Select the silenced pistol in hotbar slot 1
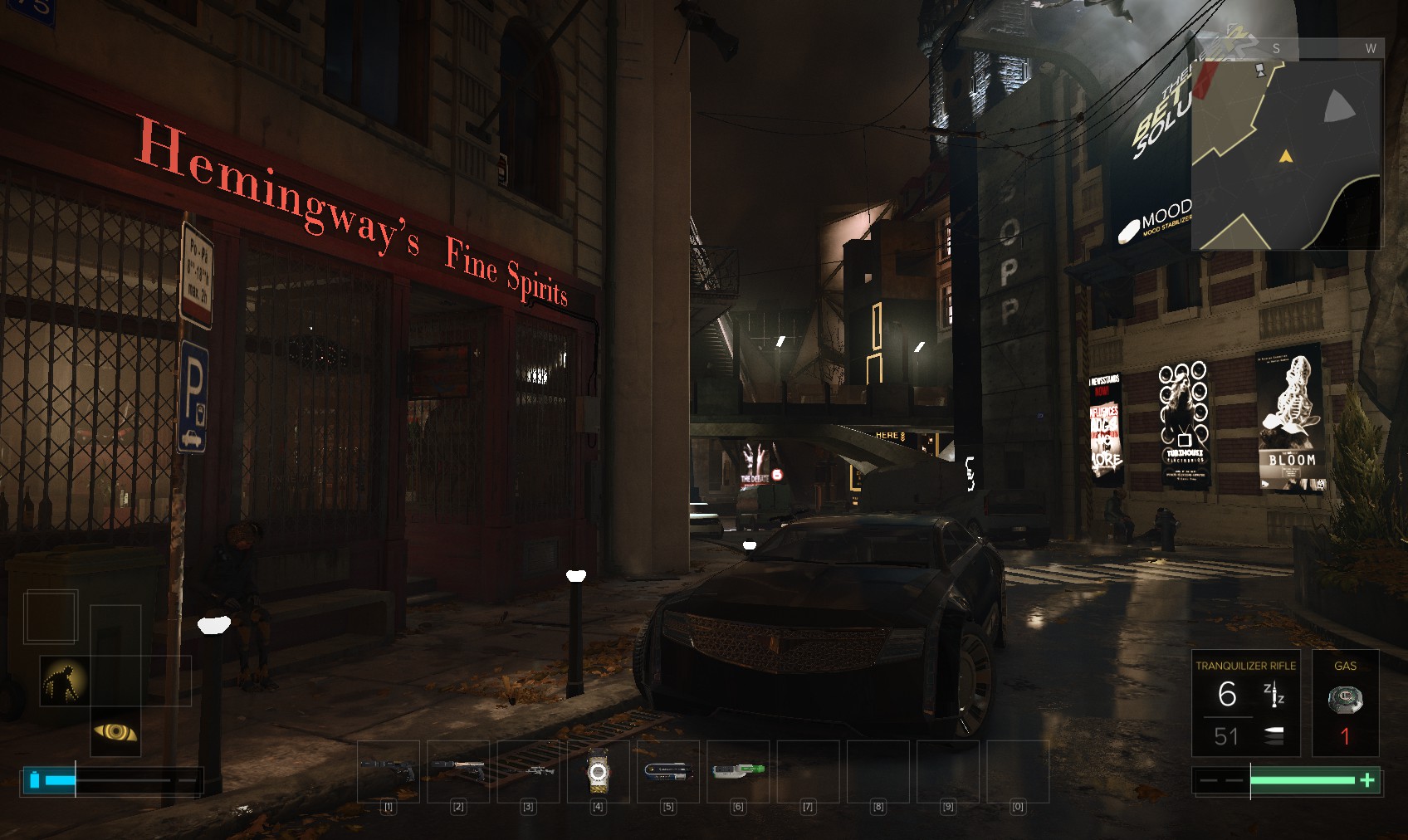This screenshot has height=840, width=1408. (x=388, y=770)
